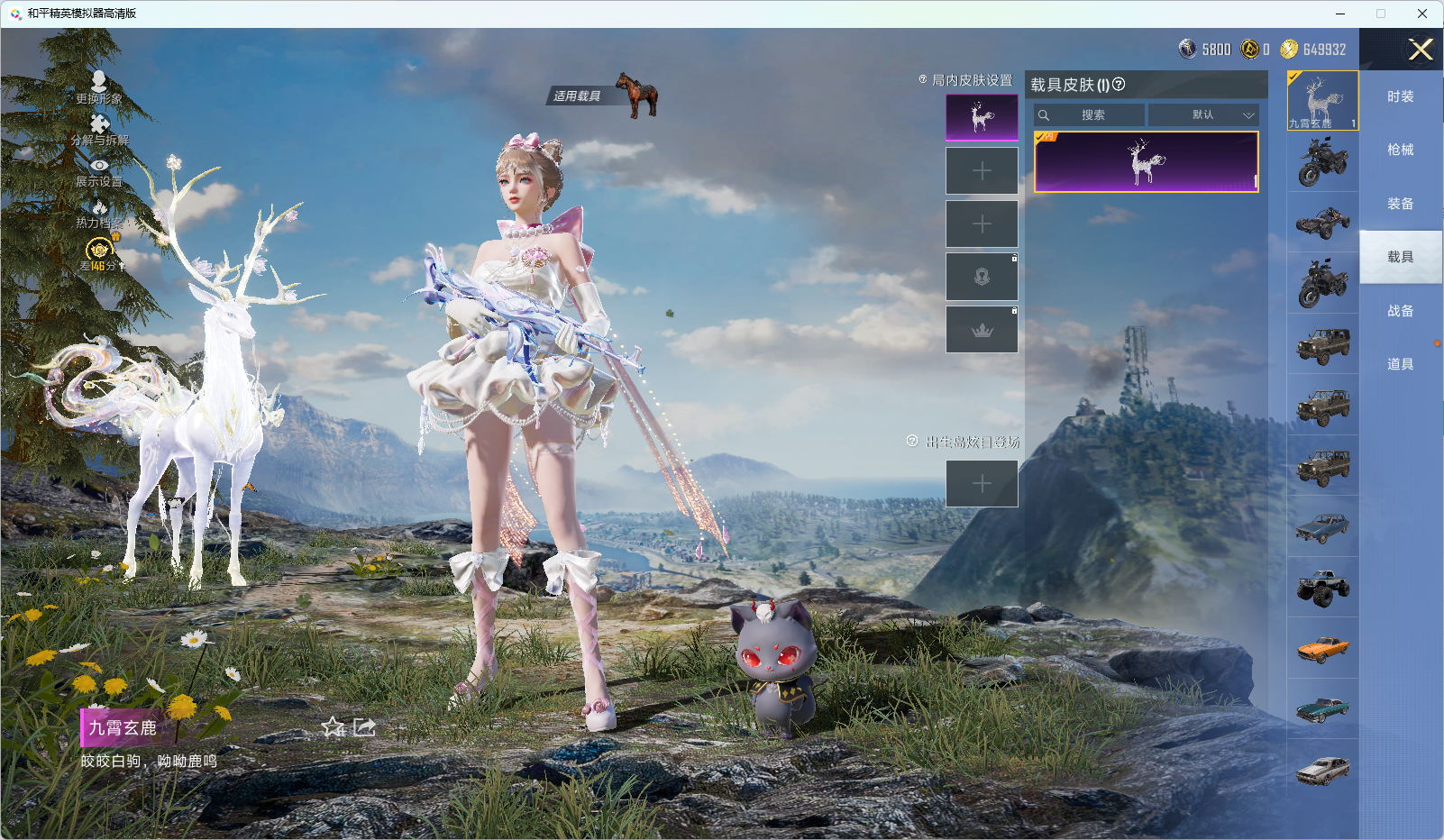Pick the 九霄玄鹿 vehicle thumbnail
The width and height of the screenshot is (1444, 840).
1322,100
